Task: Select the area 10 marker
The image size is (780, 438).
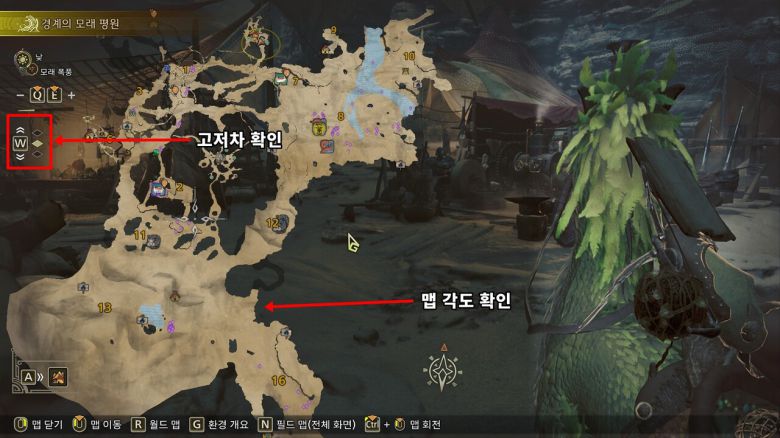Action: (408, 57)
